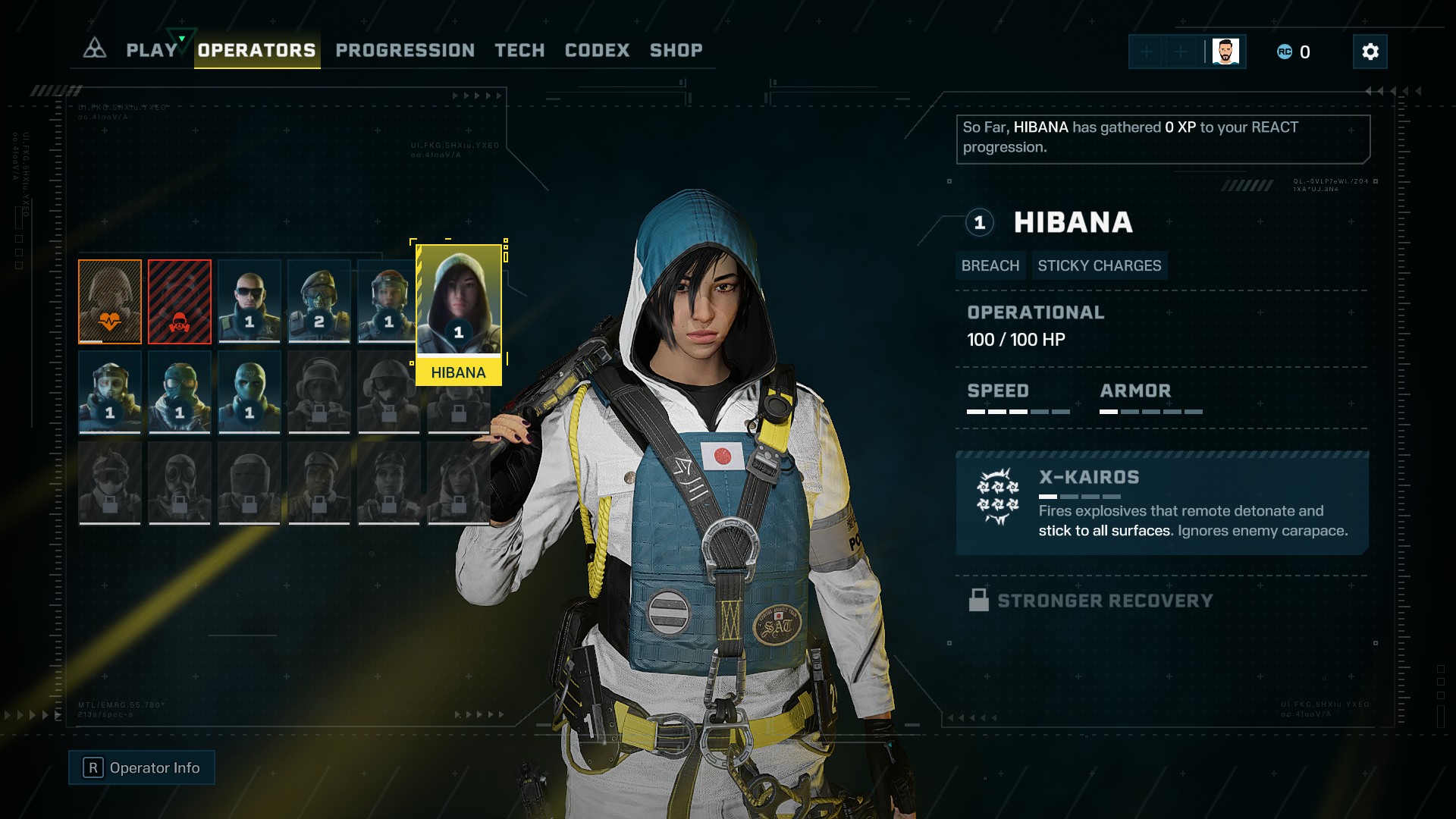The height and width of the screenshot is (819, 1456).
Task: Switch to the PROGRESSION tab
Action: point(405,50)
